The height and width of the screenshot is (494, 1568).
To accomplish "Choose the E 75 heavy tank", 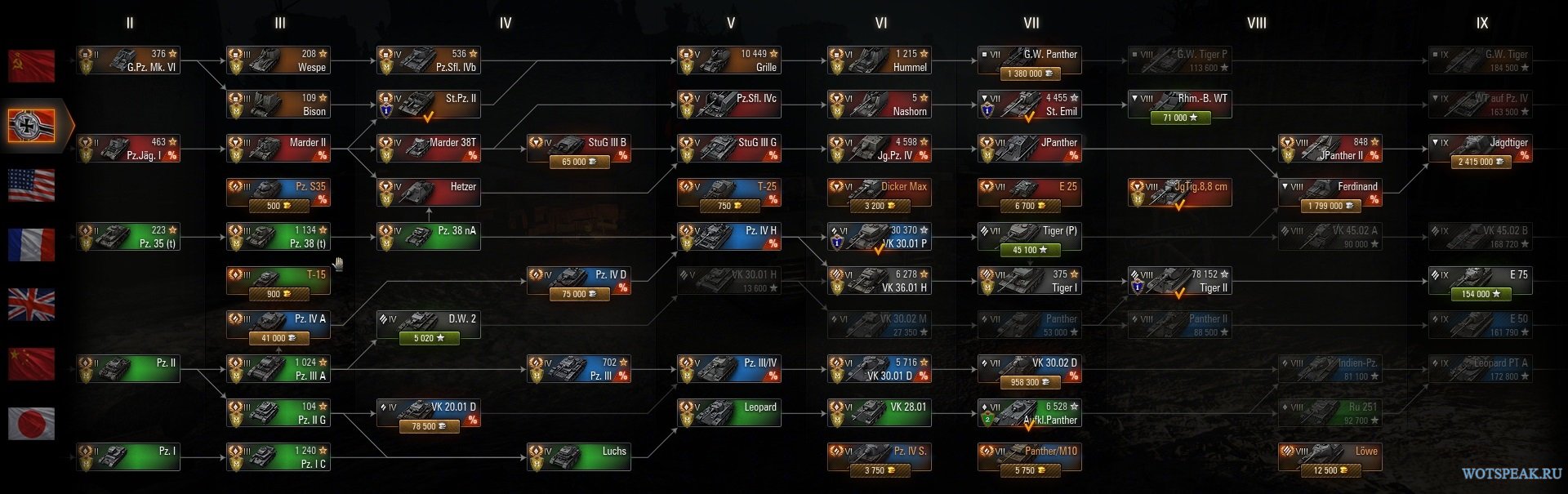I will (1481, 281).
